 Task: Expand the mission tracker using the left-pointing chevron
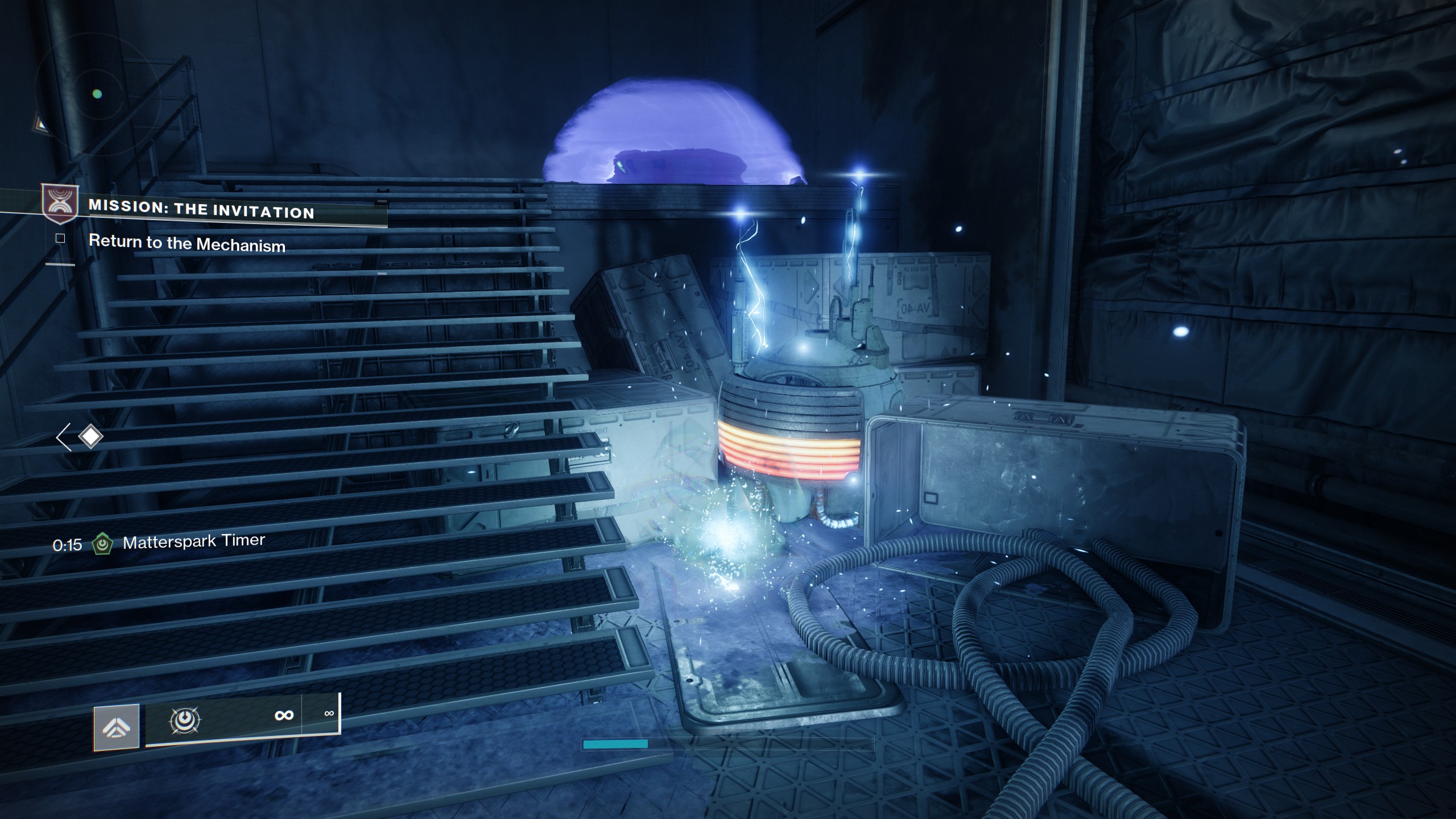tap(63, 436)
